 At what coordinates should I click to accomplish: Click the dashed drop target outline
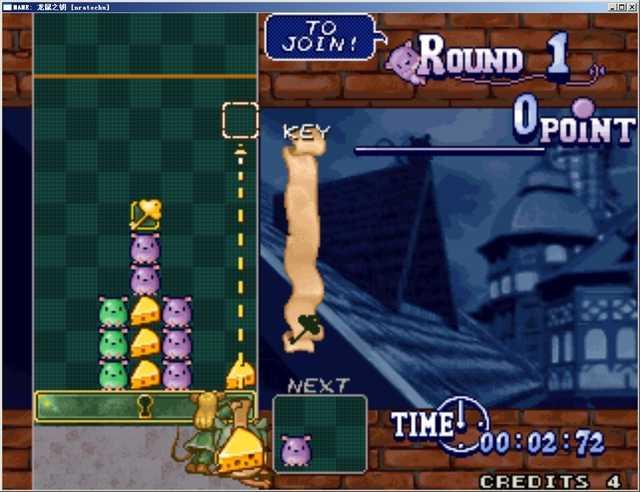[x=240, y=120]
